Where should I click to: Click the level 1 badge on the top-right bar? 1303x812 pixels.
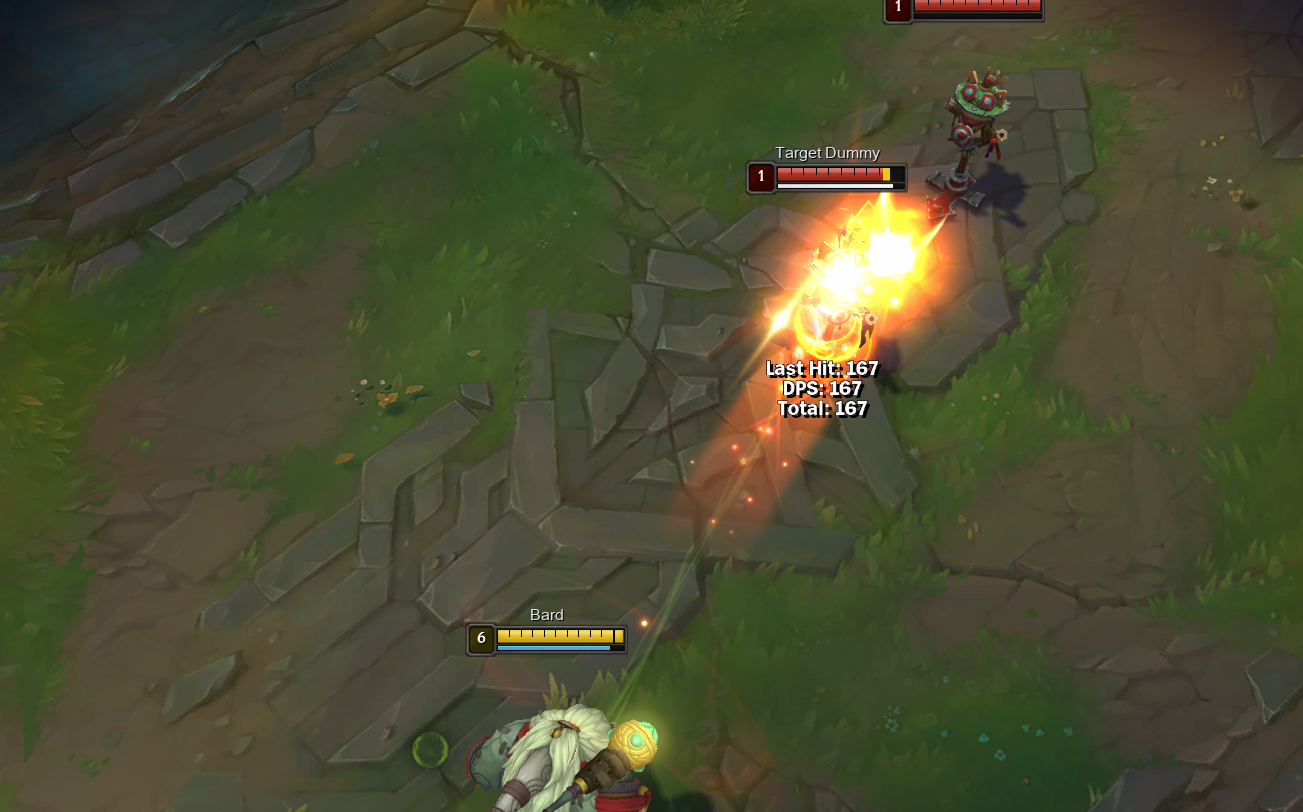[x=898, y=8]
